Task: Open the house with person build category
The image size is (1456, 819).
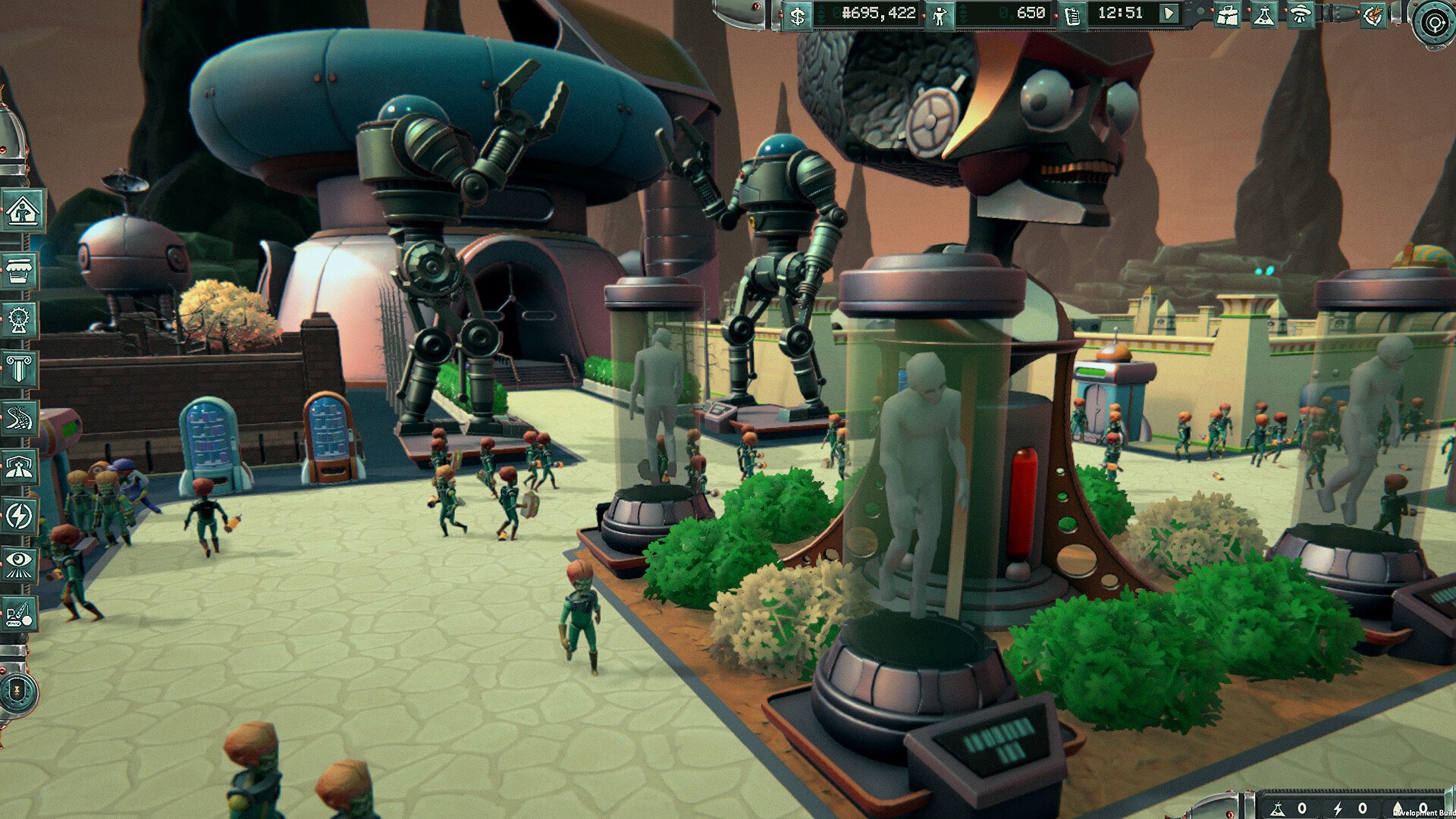Action: (20, 211)
